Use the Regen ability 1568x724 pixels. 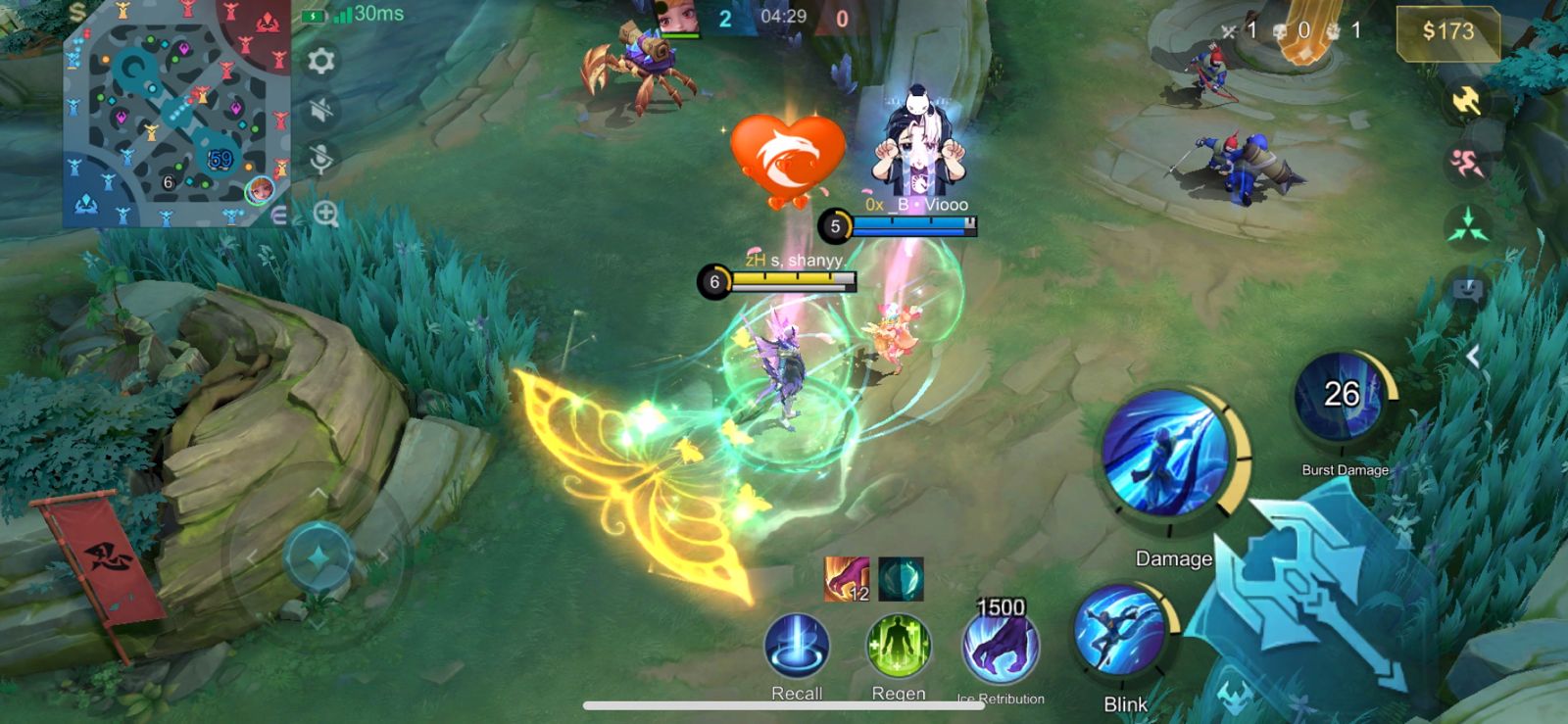tap(898, 647)
